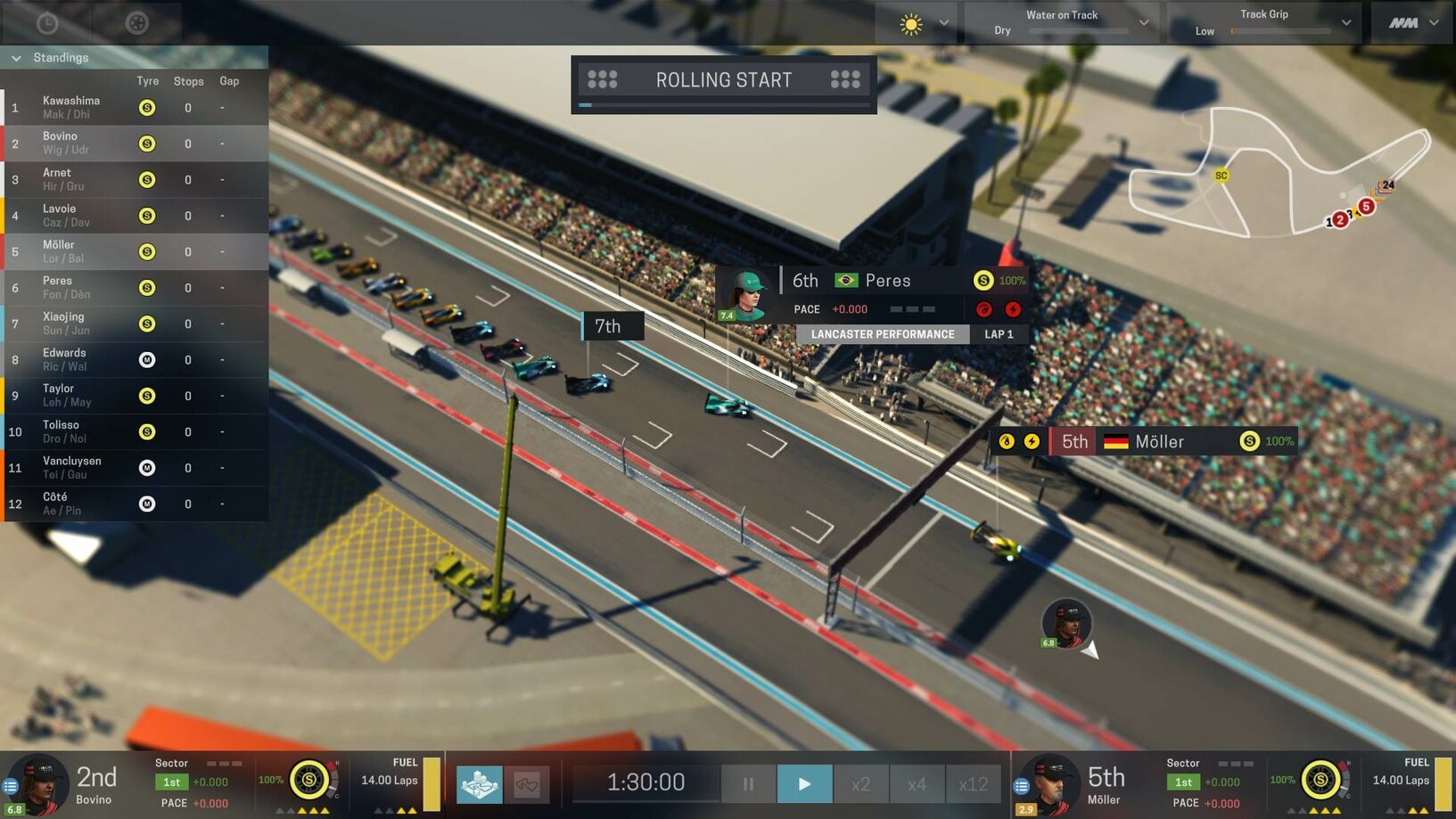Switch to x2 race speed
1456x819 pixels.
tap(861, 783)
